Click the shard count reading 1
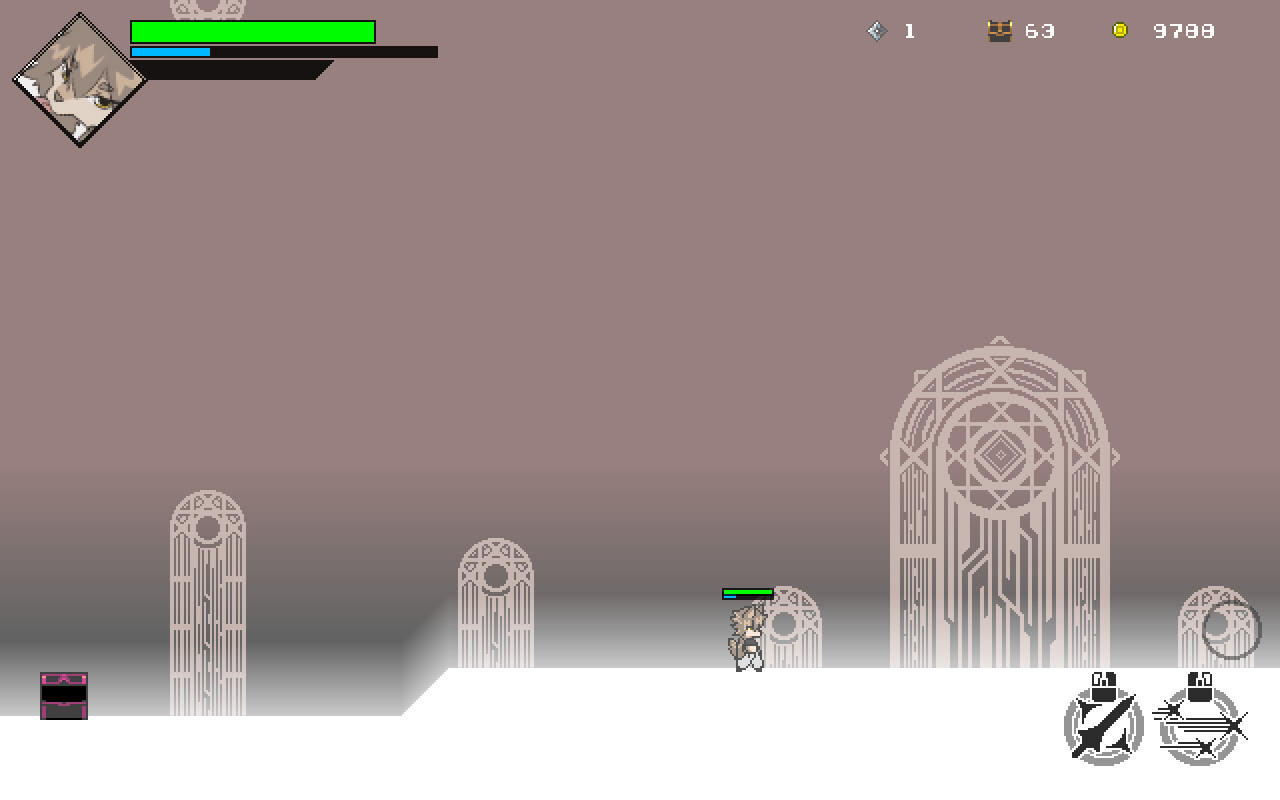The width and height of the screenshot is (1280, 800). tap(910, 31)
